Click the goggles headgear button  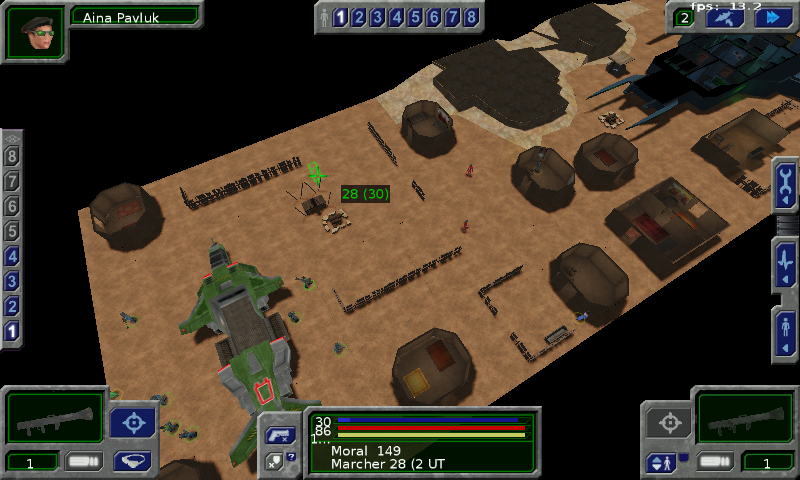pos(131,461)
